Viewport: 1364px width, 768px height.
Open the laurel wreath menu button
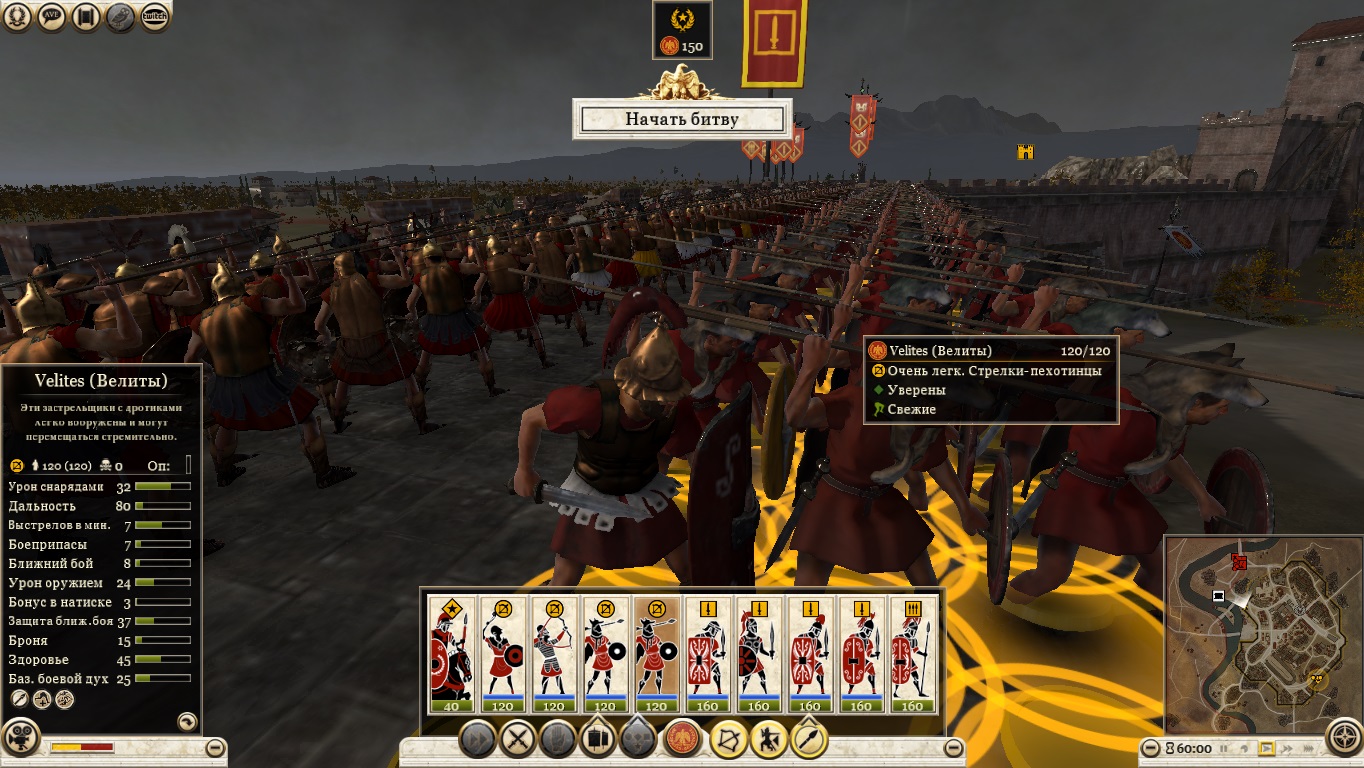click(19, 17)
